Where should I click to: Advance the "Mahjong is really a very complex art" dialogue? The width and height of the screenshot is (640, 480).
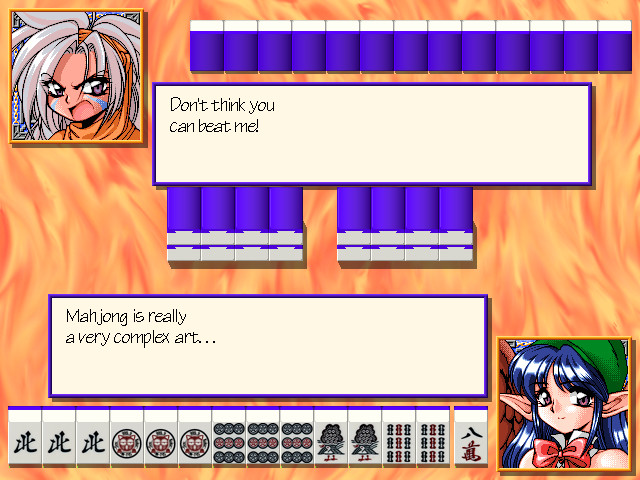(x=267, y=346)
